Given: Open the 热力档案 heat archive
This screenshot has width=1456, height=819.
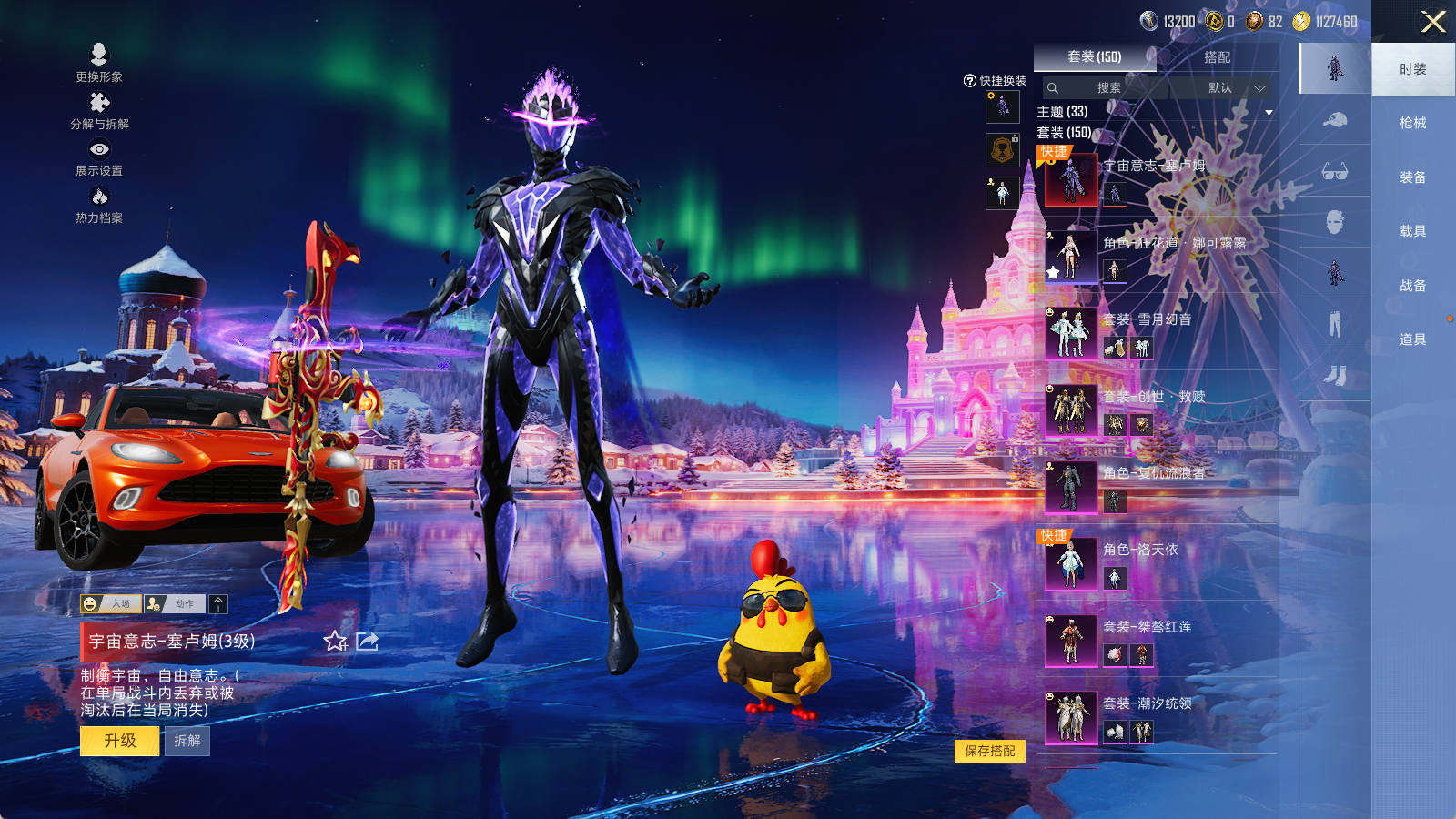Looking at the screenshot, I should point(99,205).
